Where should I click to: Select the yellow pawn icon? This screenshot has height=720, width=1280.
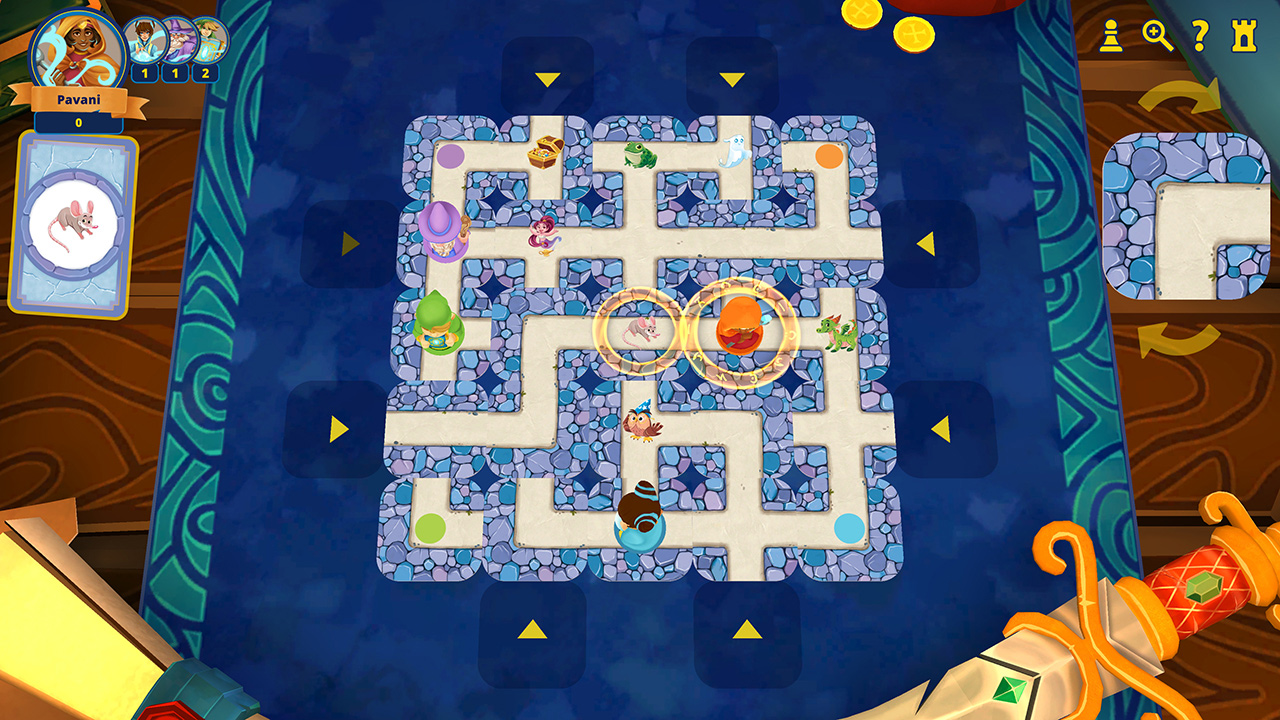coord(1113,35)
